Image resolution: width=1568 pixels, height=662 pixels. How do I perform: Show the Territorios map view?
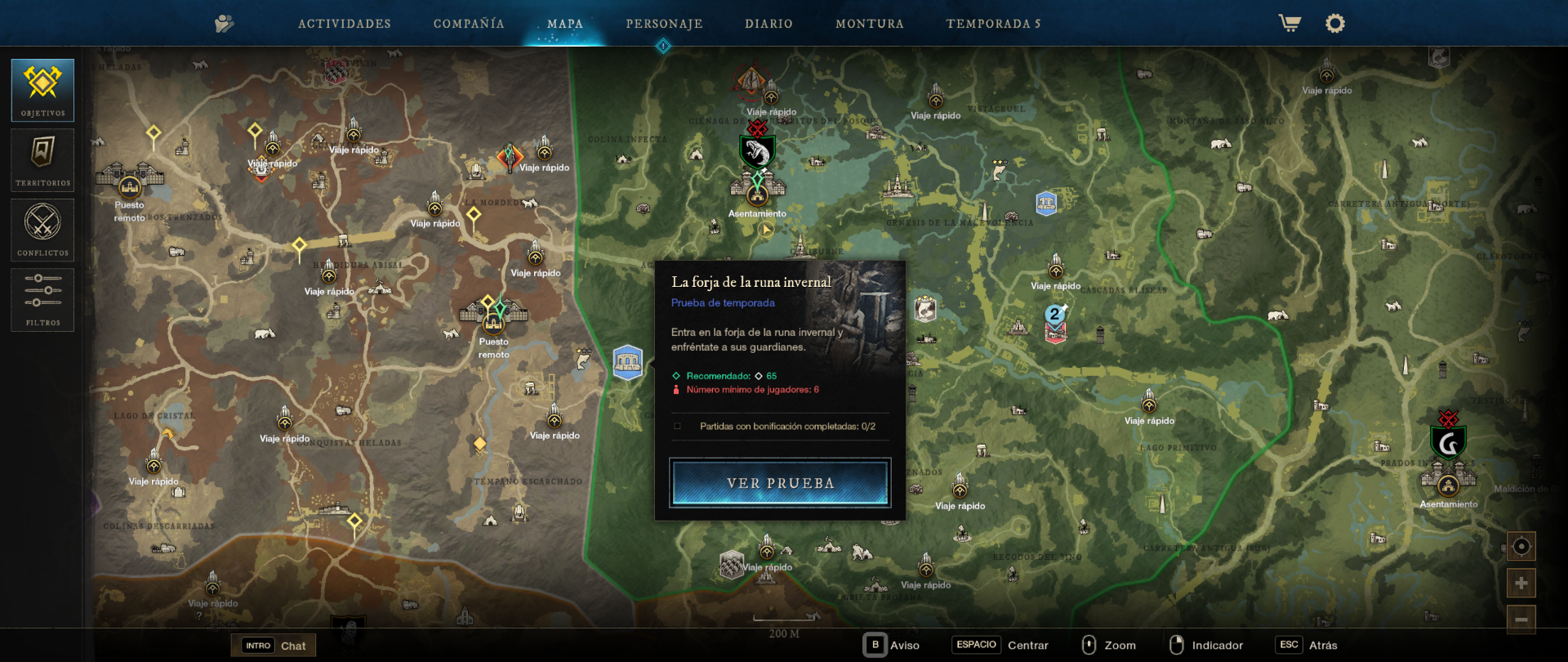click(42, 160)
